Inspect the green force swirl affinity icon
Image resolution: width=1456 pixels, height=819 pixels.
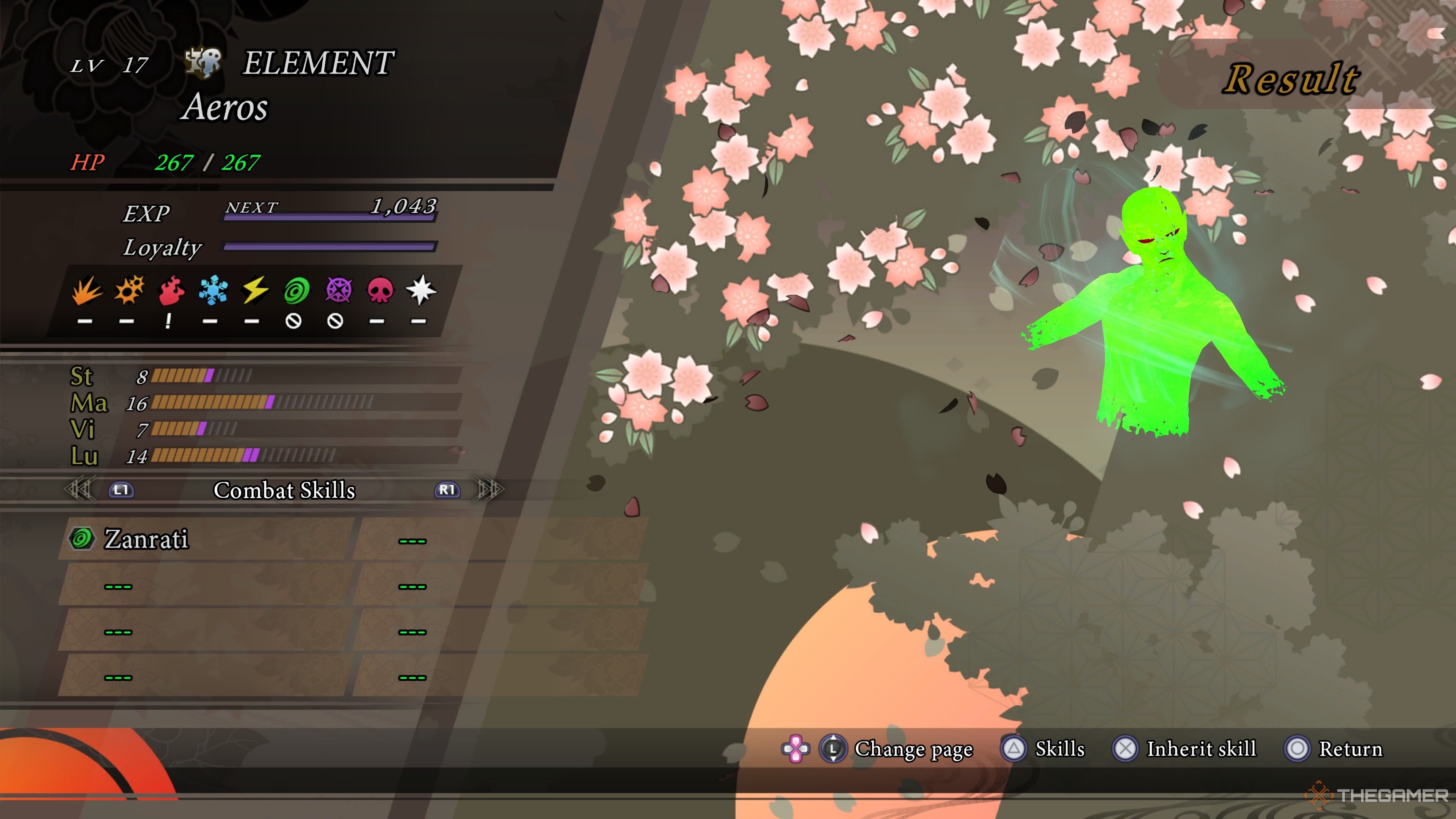(x=296, y=290)
